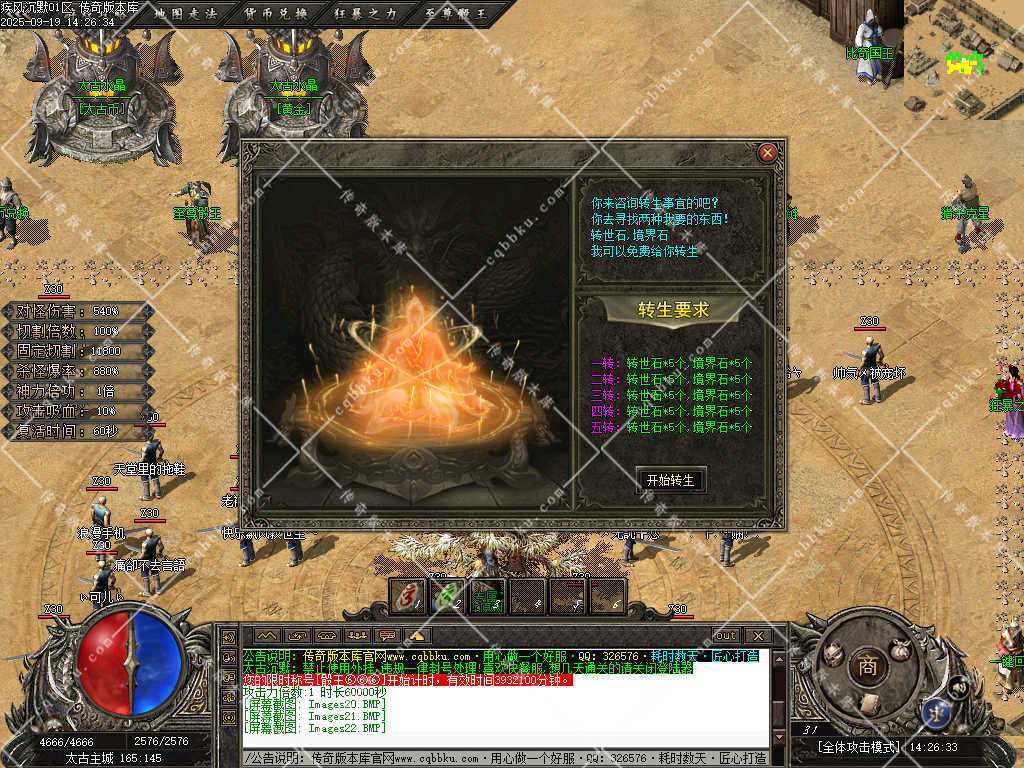Open the 货币兑换 currency exchange menu
1024x768 pixels.
click(x=277, y=14)
